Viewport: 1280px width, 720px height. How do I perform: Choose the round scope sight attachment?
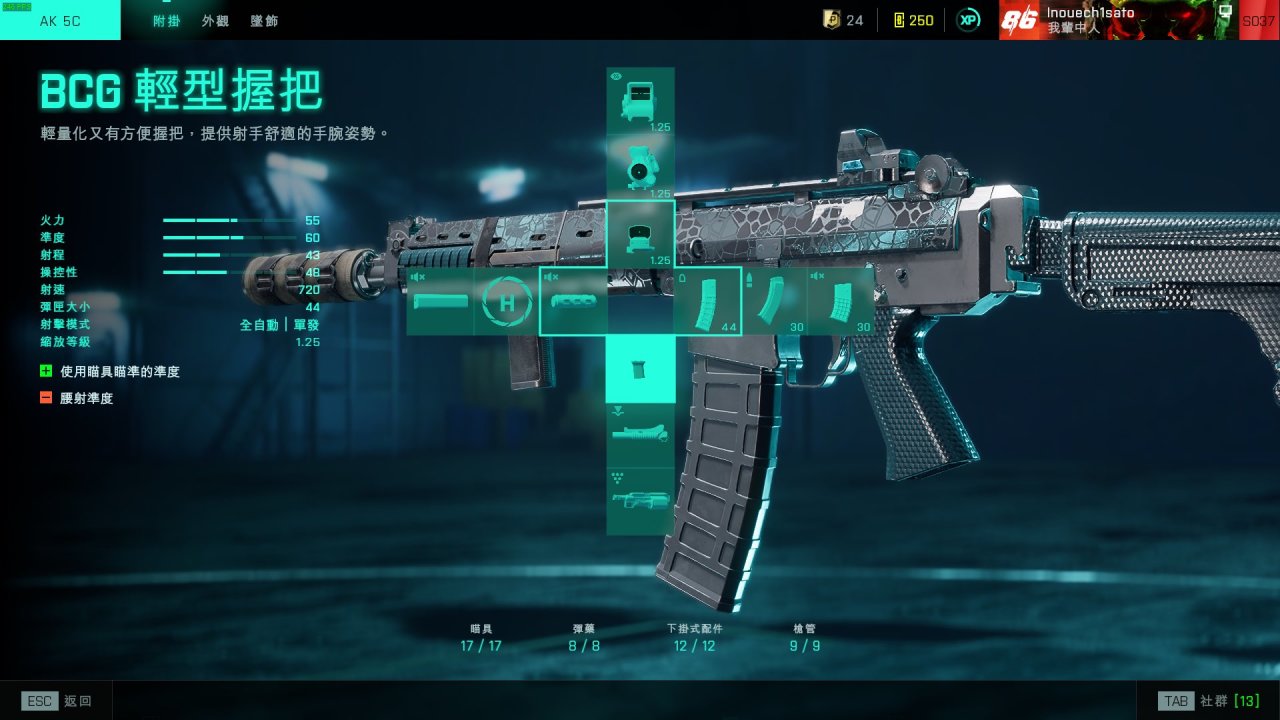640,167
